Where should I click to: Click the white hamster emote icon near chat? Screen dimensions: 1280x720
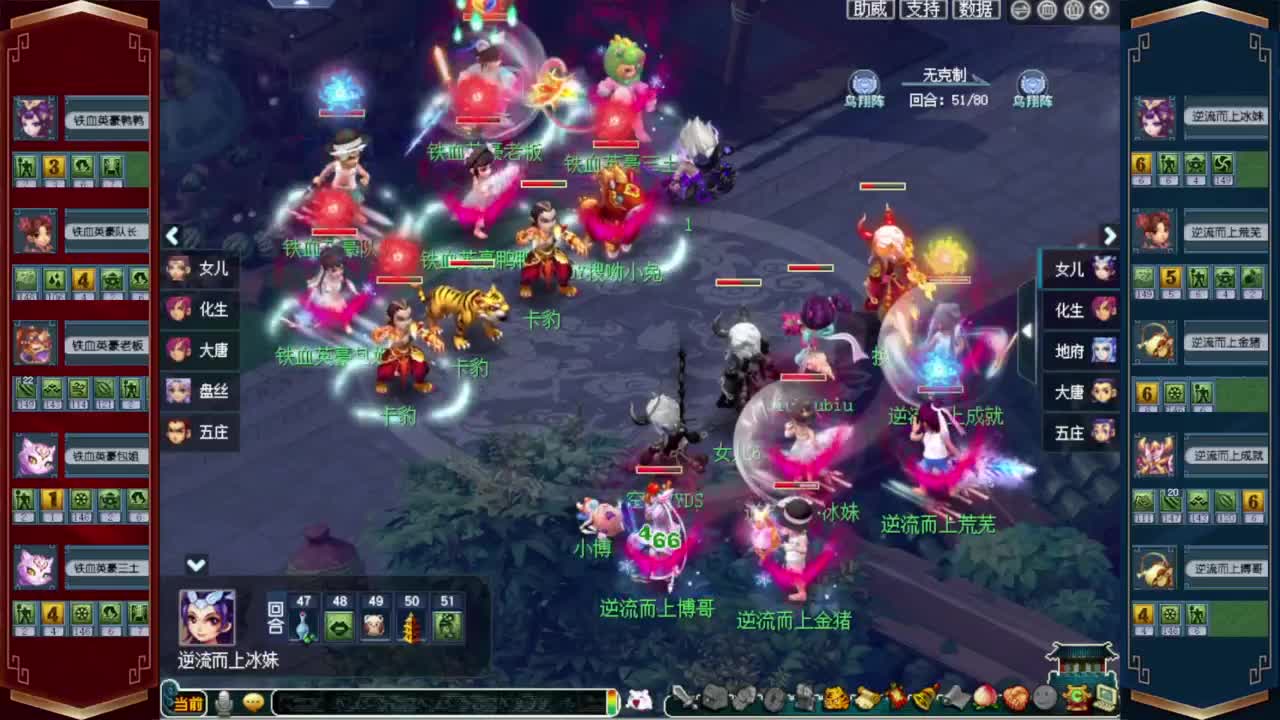coord(638,701)
